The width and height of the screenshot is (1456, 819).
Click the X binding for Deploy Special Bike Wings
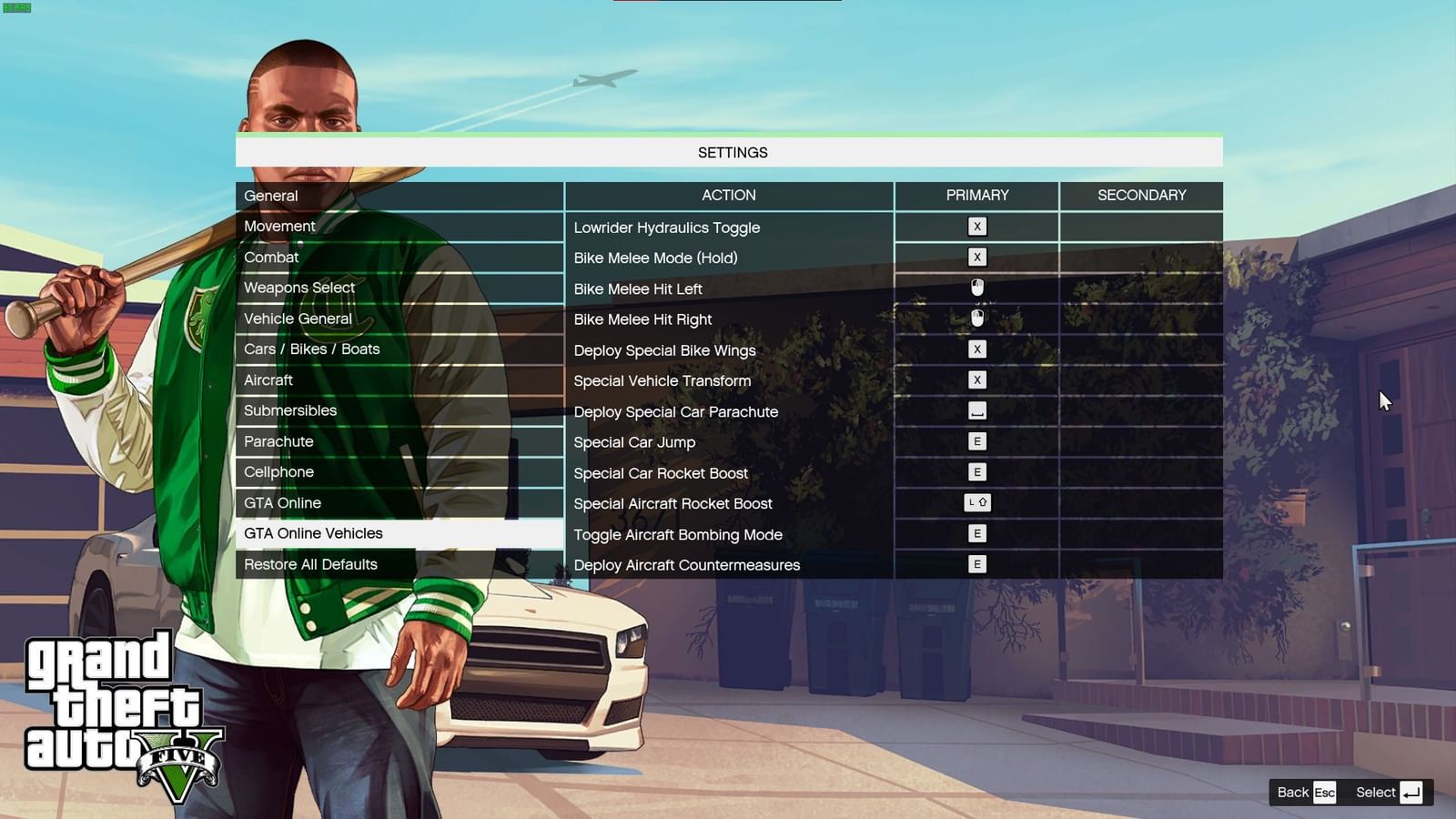tap(976, 349)
